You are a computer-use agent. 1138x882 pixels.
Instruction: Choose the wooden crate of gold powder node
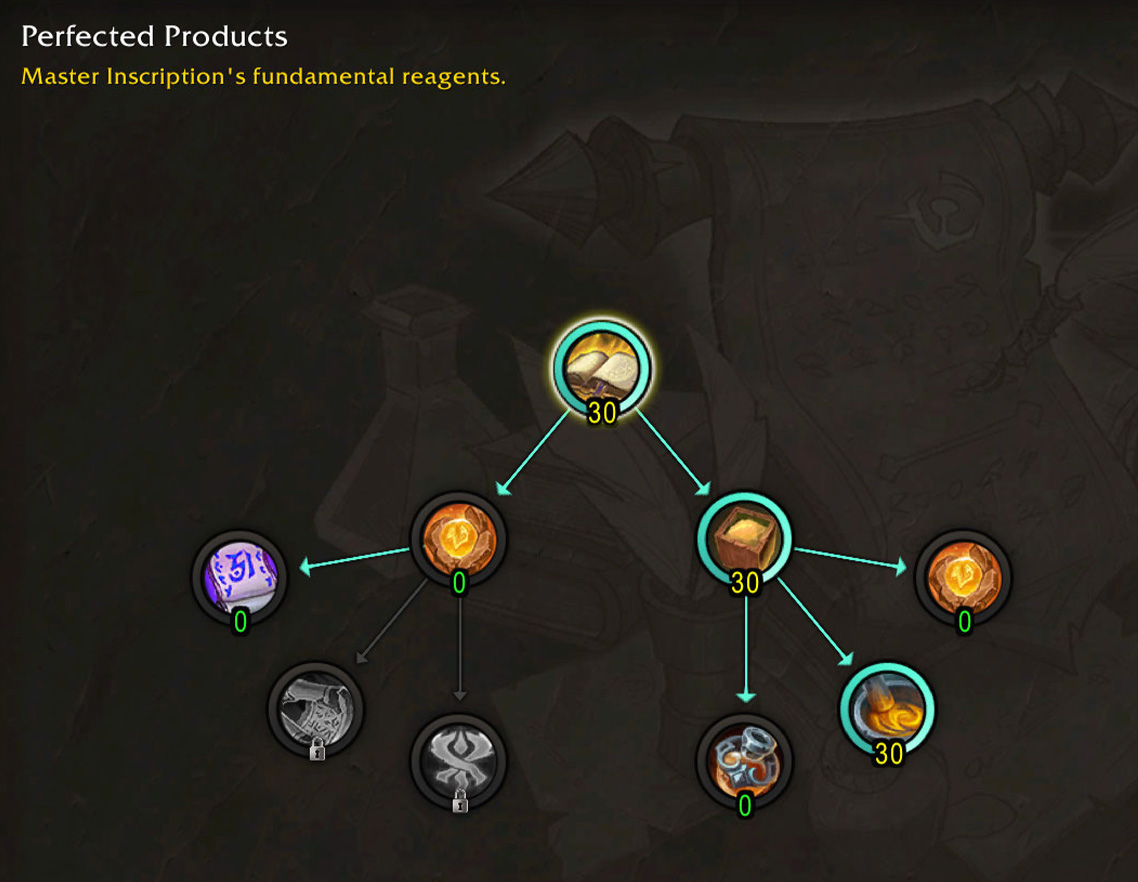coord(744,539)
